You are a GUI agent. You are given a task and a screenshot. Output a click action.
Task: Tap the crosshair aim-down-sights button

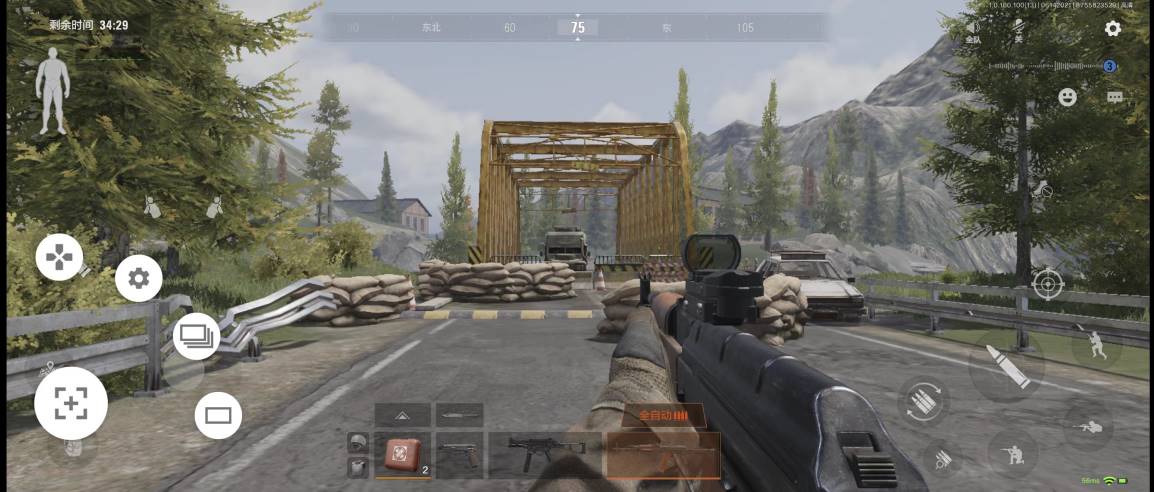coord(1047,284)
